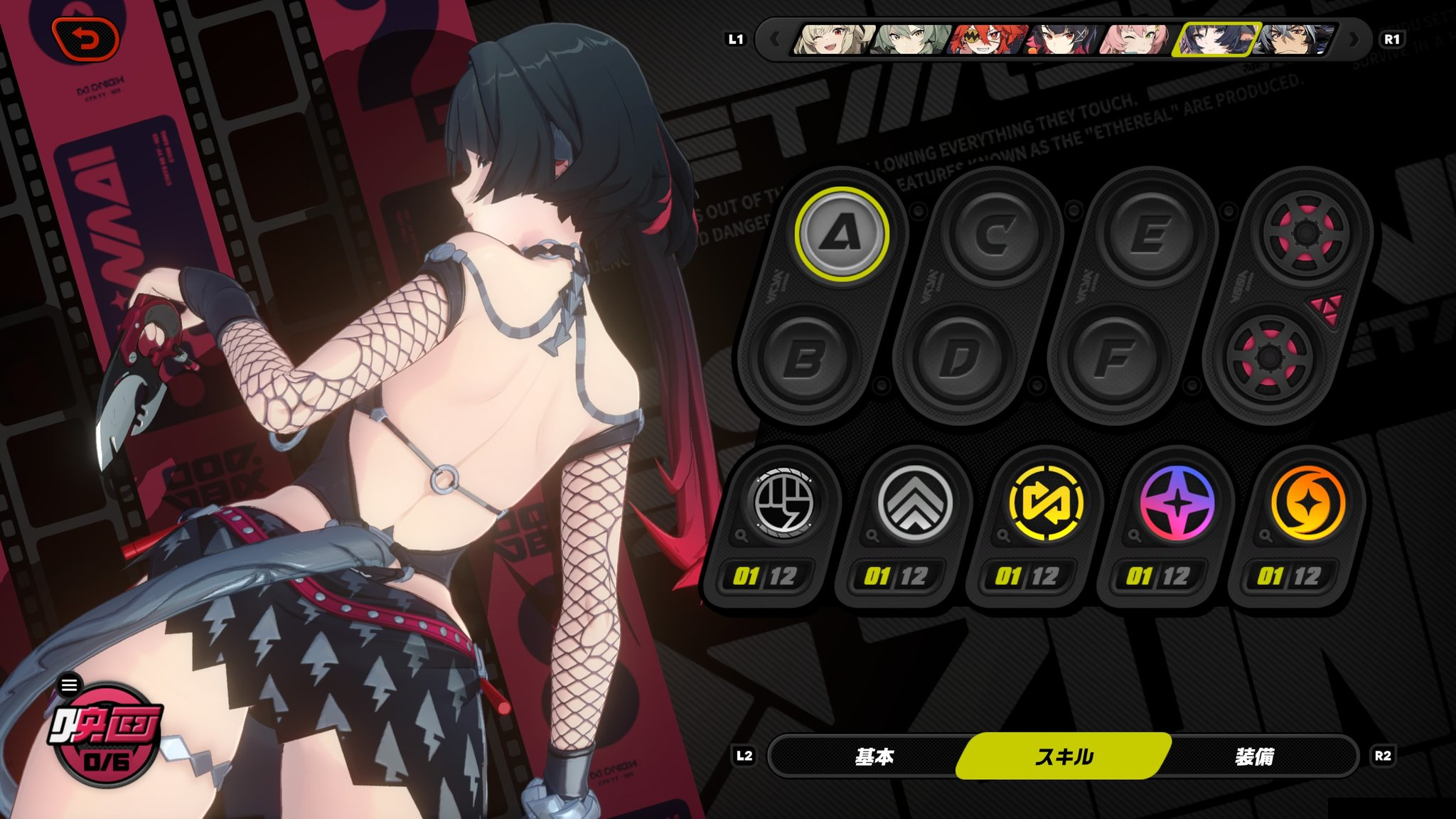This screenshot has width=1456, height=819.
Task: Choose the green-haired character portrait
Action: 911,40
